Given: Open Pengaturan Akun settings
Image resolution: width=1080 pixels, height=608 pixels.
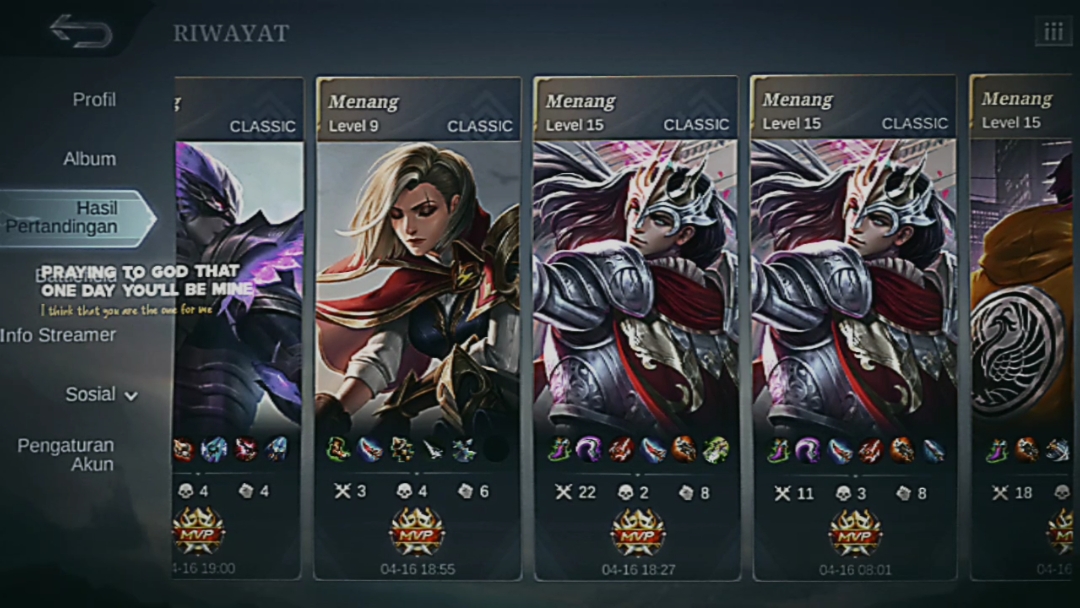Looking at the screenshot, I should click(66, 454).
